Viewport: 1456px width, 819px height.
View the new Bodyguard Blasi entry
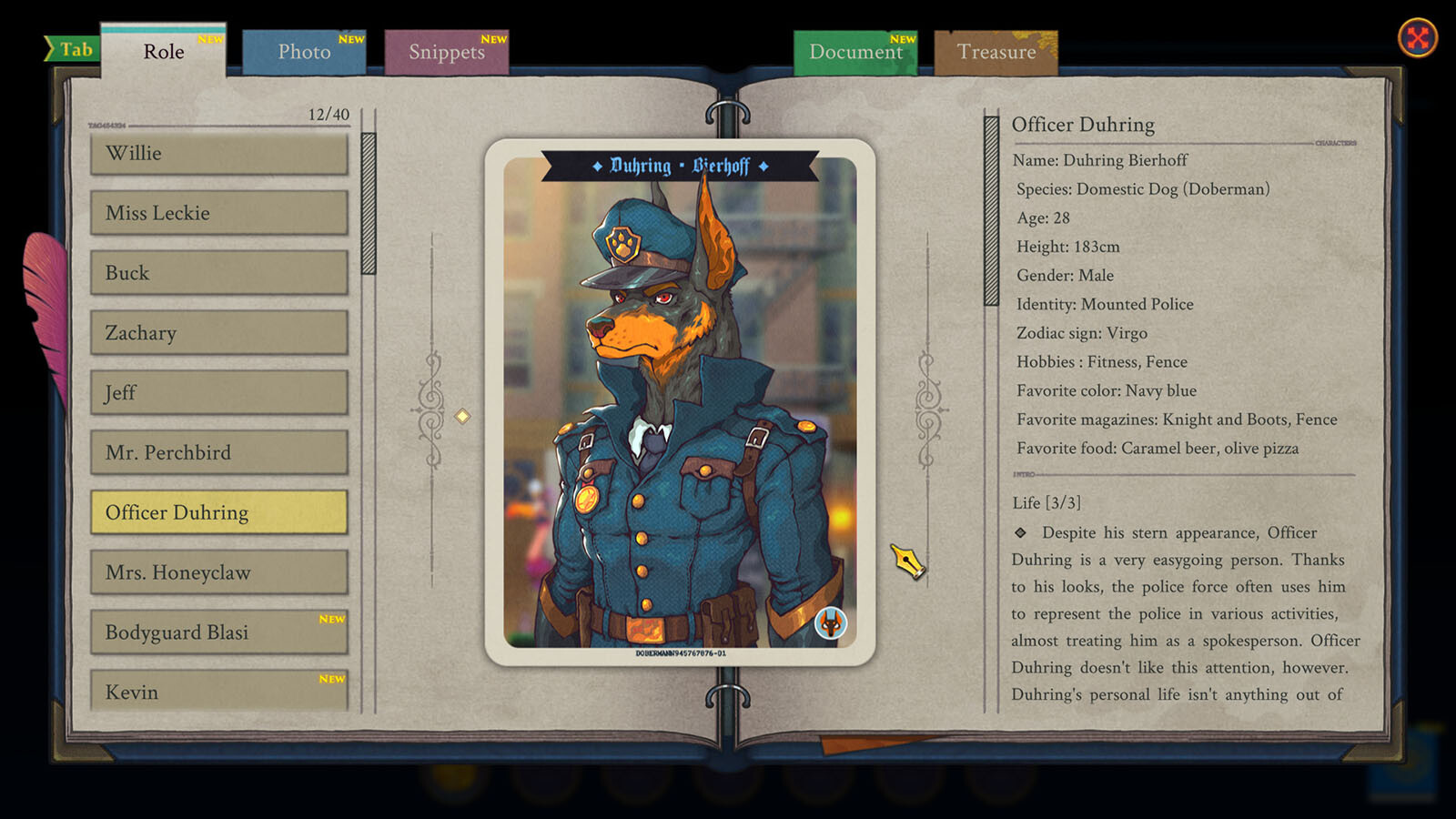point(218,632)
